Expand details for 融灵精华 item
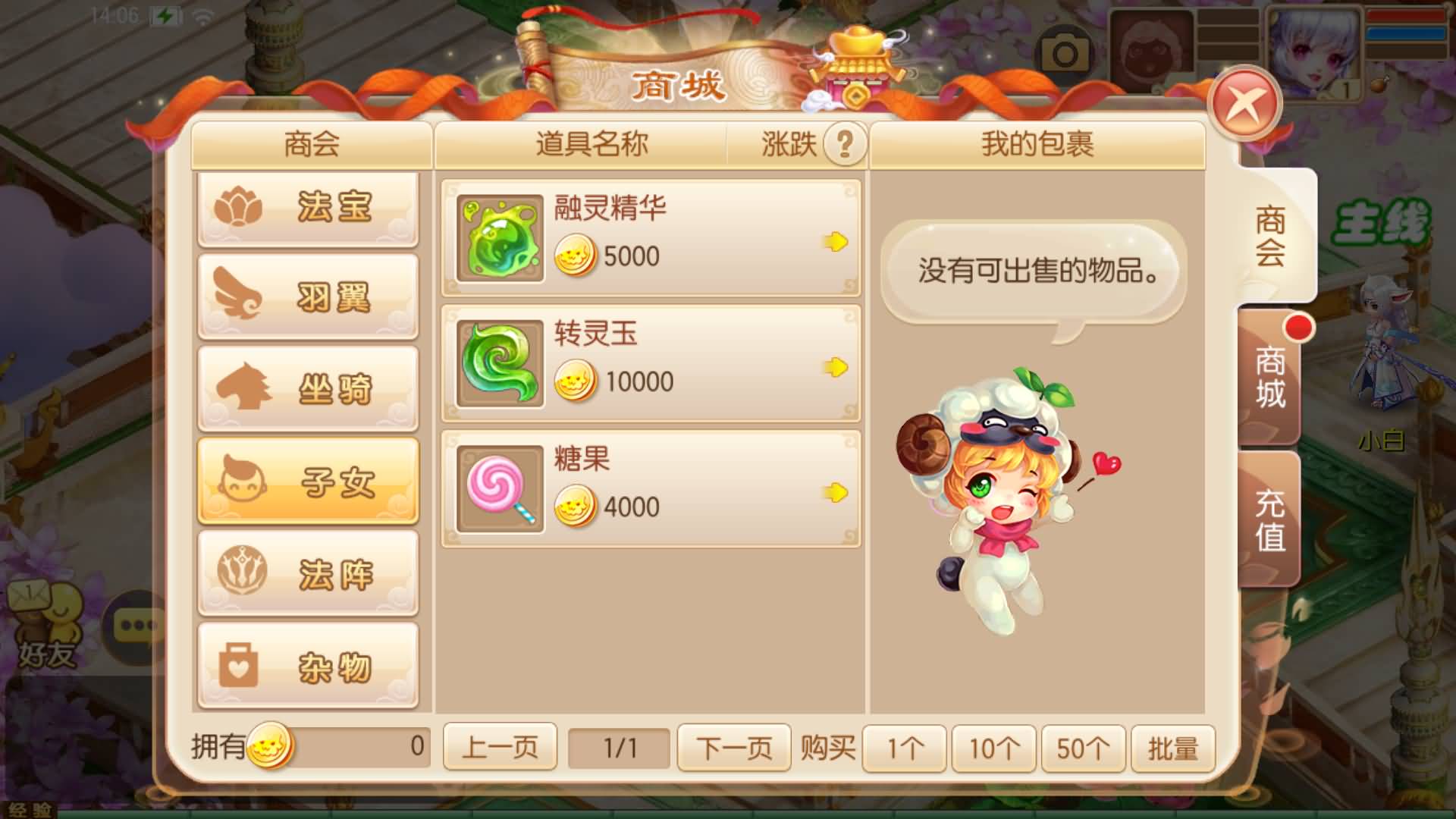Screen dimensions: 1456x819 [837, 240]
